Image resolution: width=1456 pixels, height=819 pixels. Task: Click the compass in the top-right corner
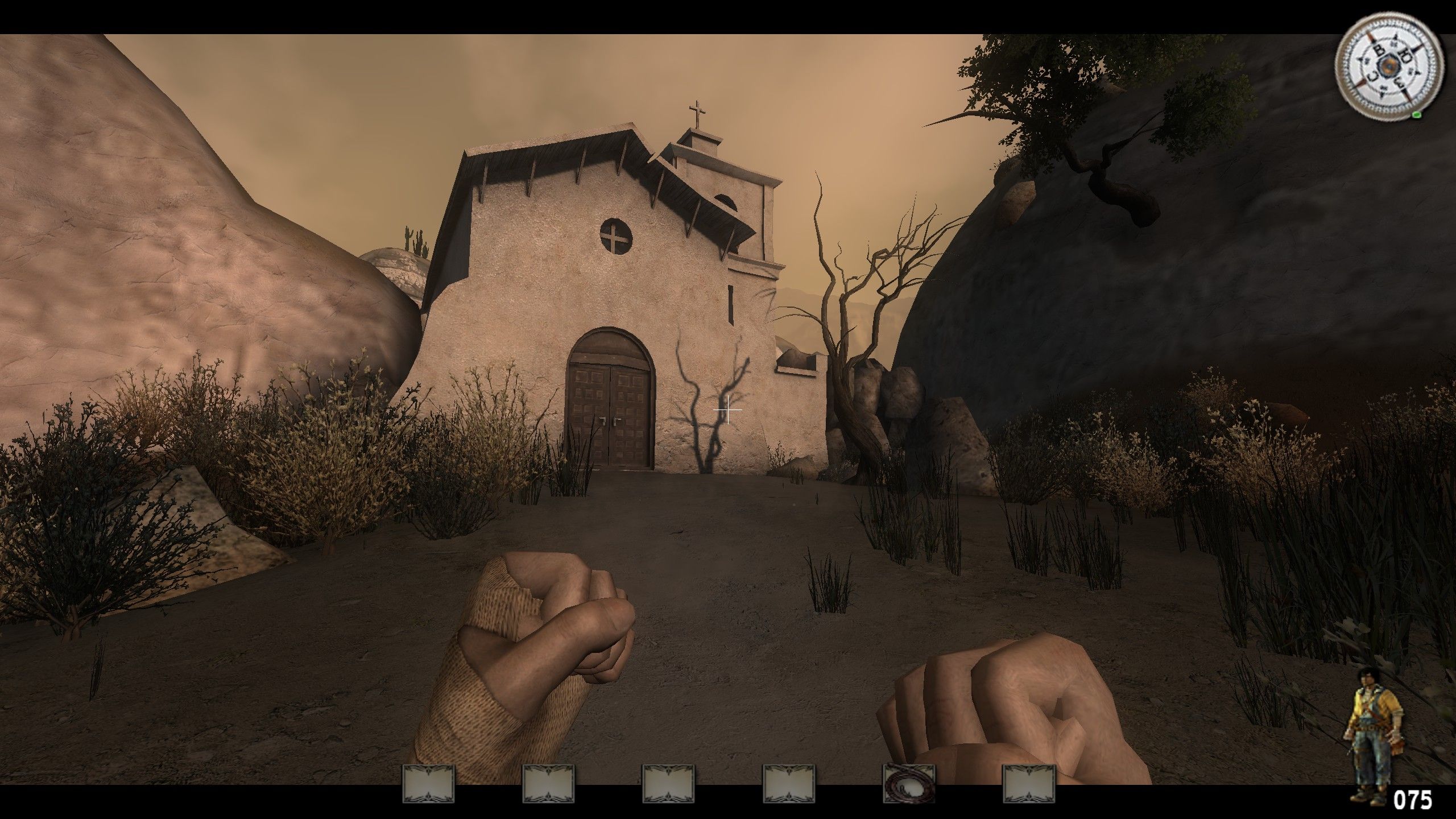(1389, 65)
